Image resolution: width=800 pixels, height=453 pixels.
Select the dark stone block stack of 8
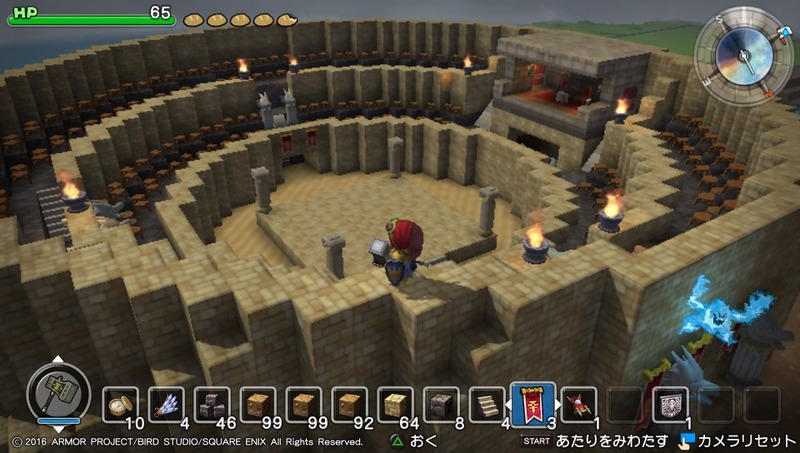[441, 403]
